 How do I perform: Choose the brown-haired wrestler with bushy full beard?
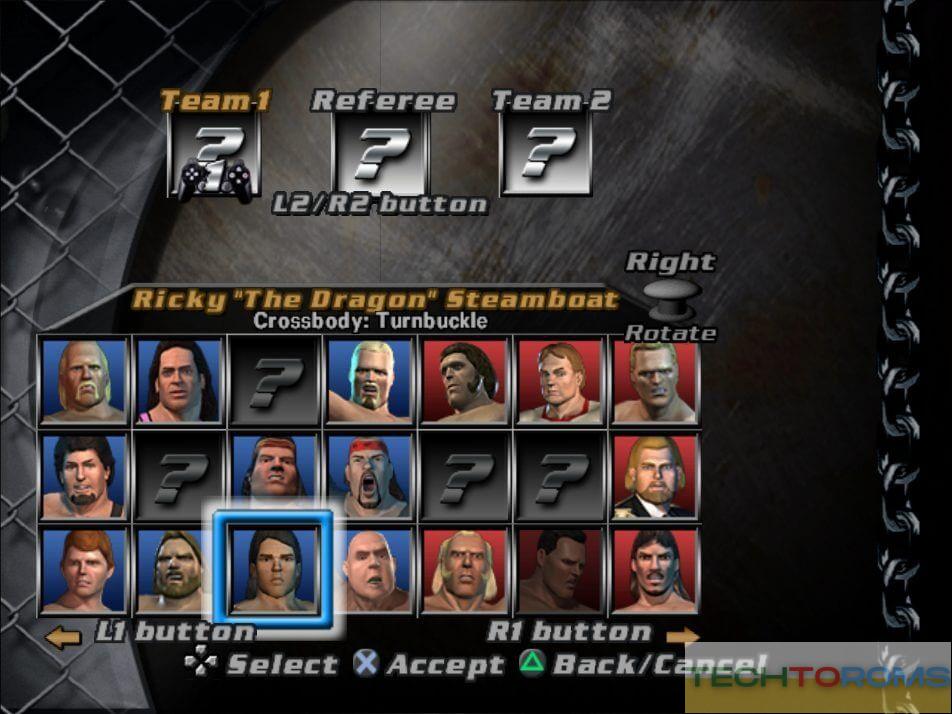click(179, 571)
